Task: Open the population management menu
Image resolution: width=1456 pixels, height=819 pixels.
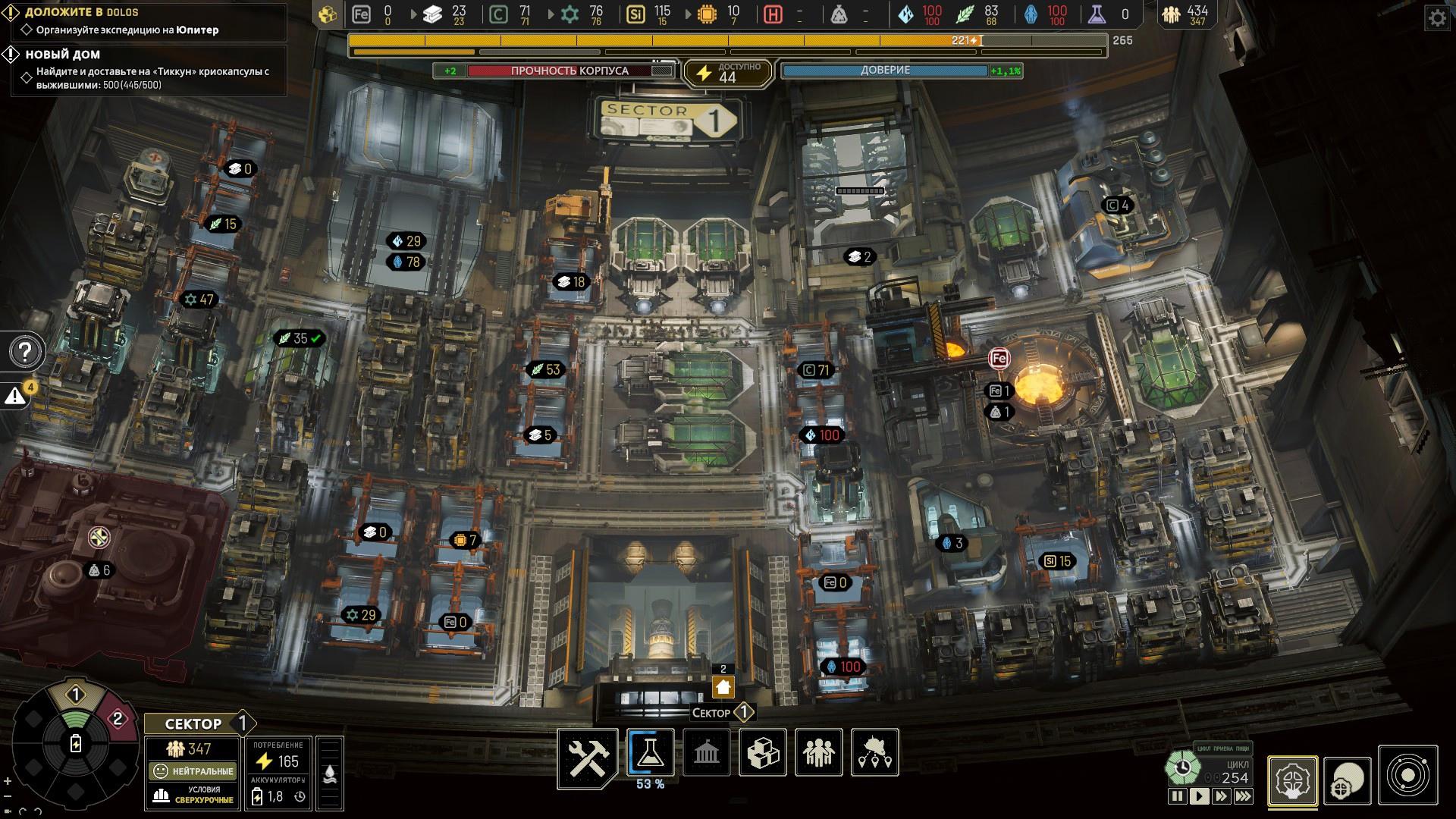Action: pos(818,753)
